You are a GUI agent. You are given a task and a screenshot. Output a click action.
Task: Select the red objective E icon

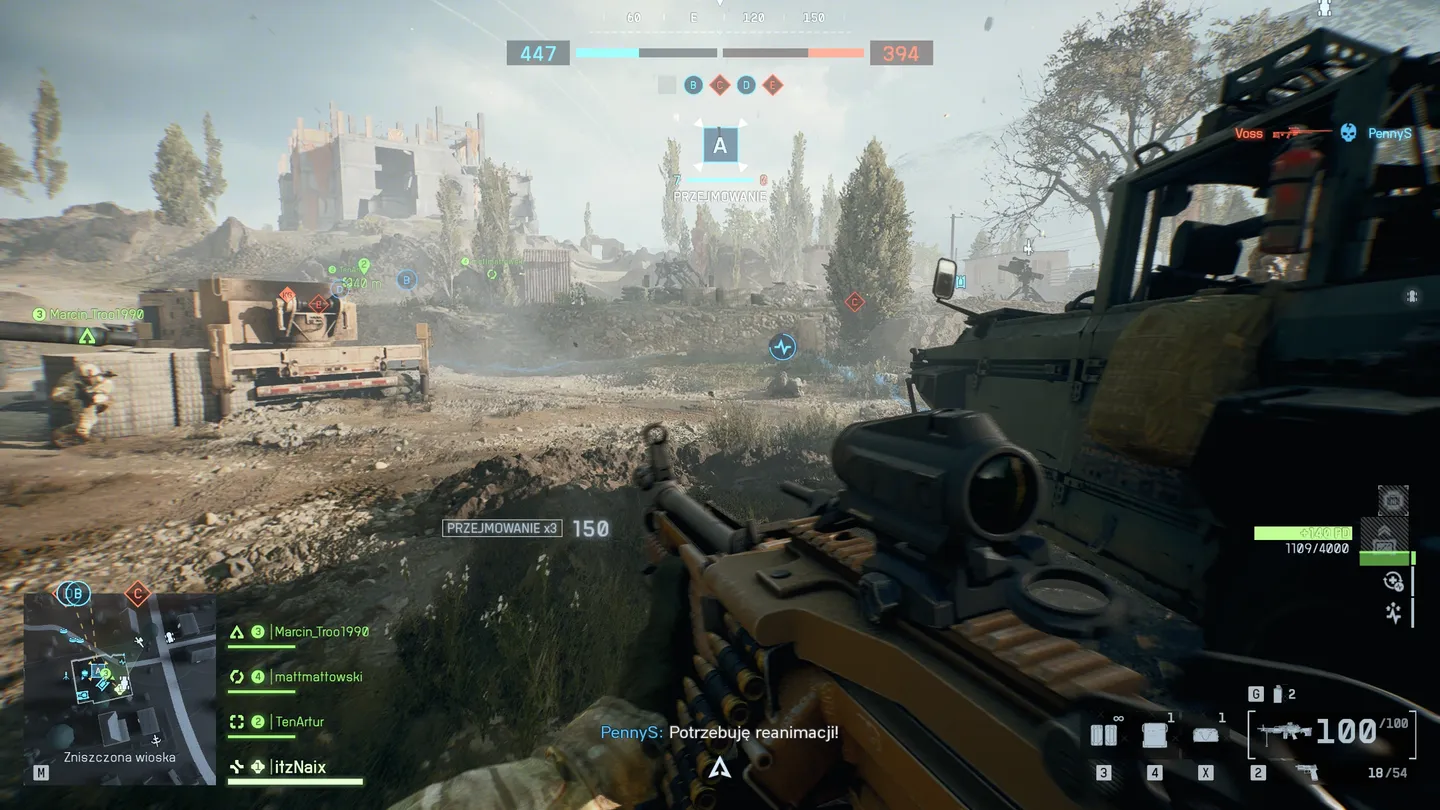[772, 86]
